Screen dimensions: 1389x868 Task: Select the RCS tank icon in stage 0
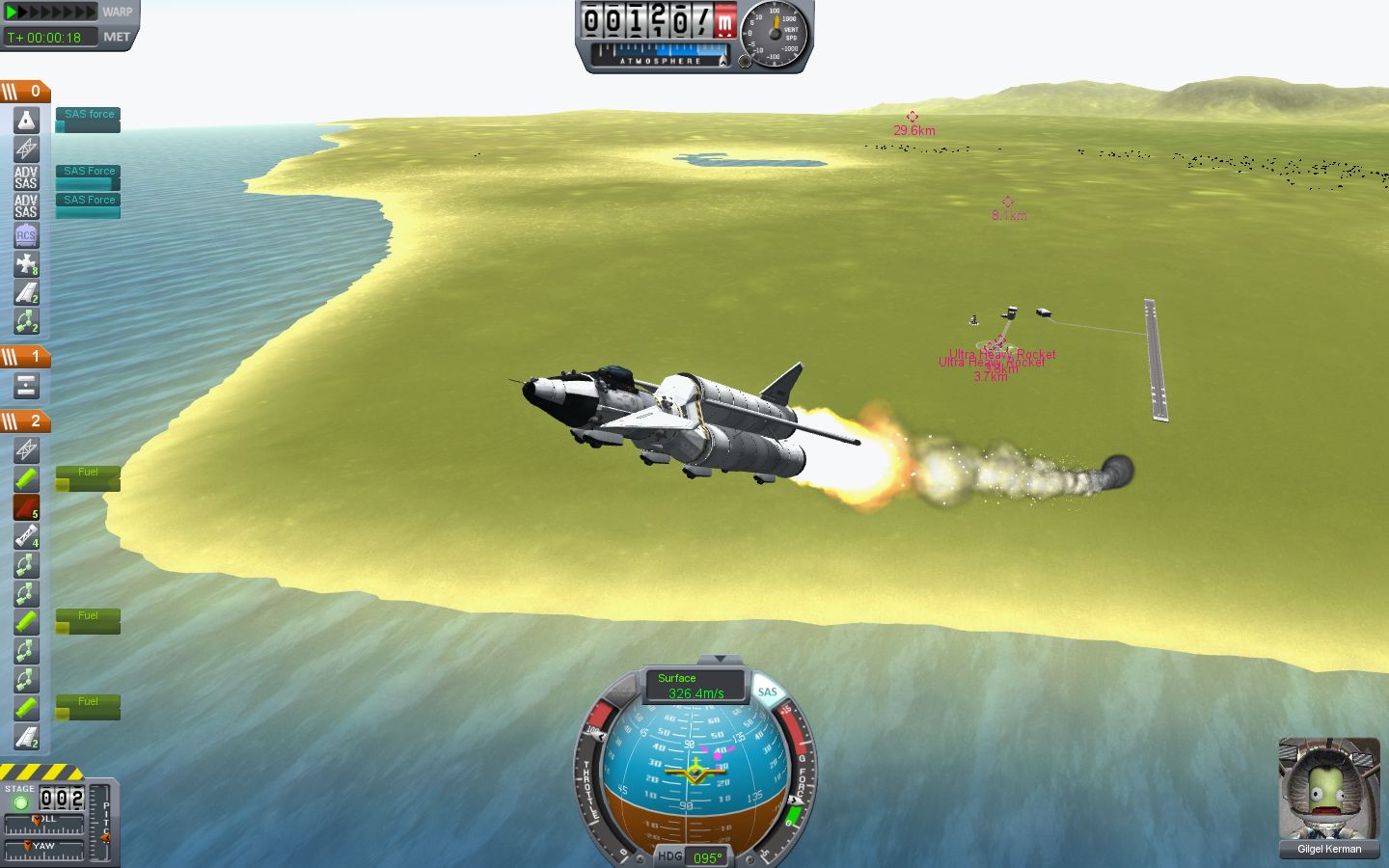pos(26,235)
